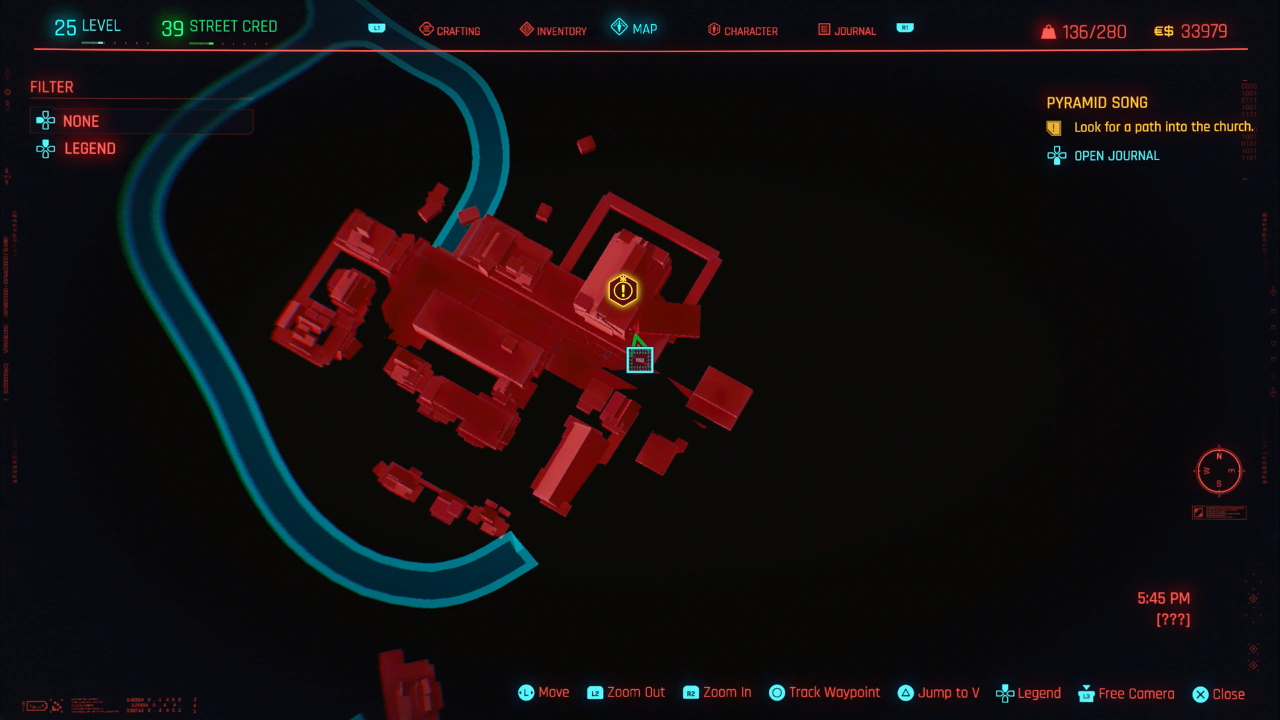Open the Character tab
Image resolution: width=1280 pixels, height=720 pixels.
[742, 30]
